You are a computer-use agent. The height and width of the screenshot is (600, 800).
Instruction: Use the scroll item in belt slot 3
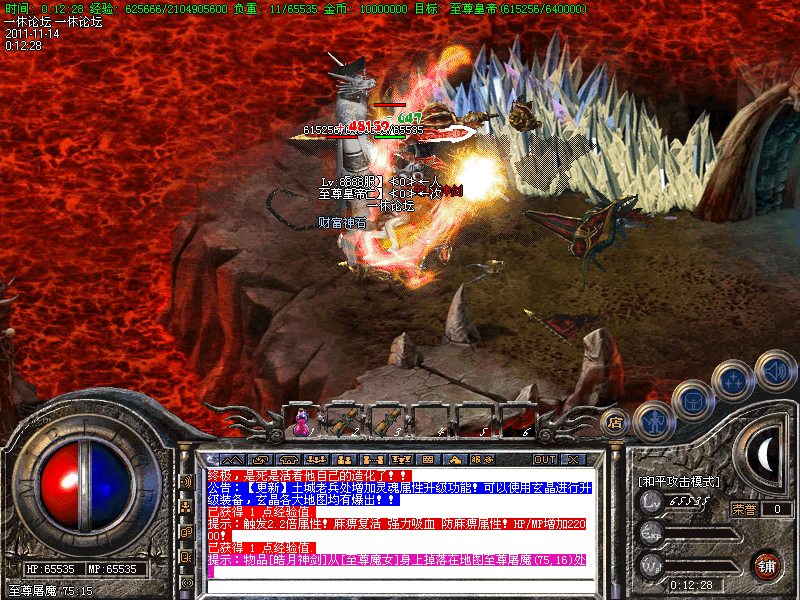387,423
